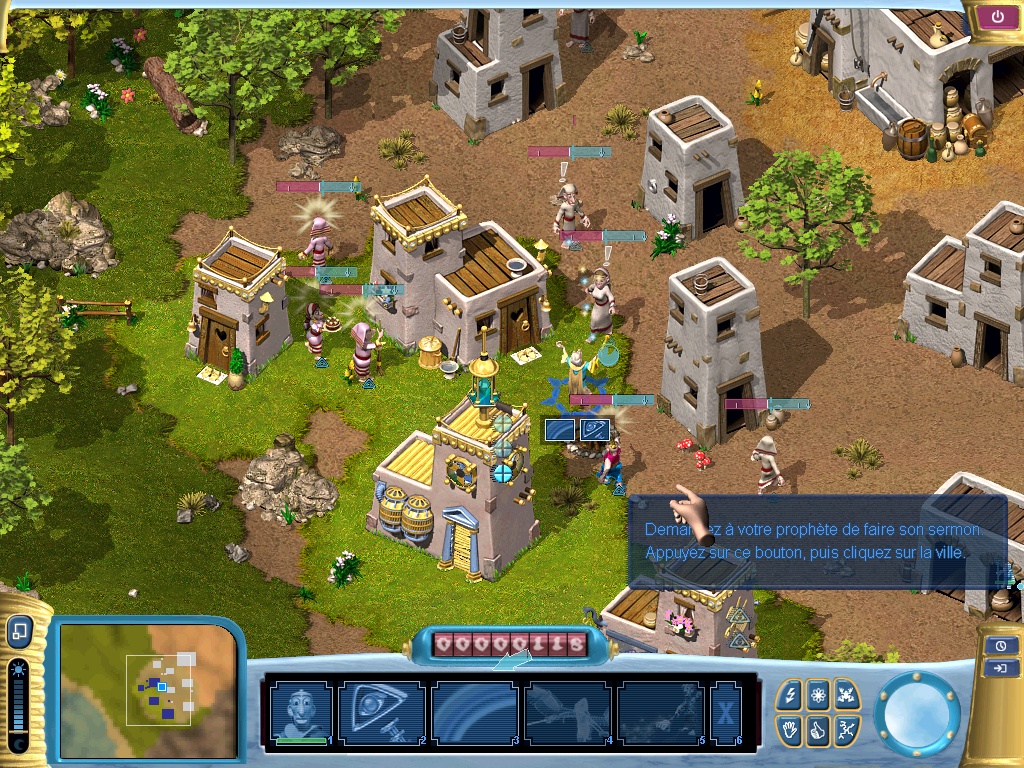Click the round porthole globe
The width and height of the screenshot is (1024, 768).
[916, 713]
